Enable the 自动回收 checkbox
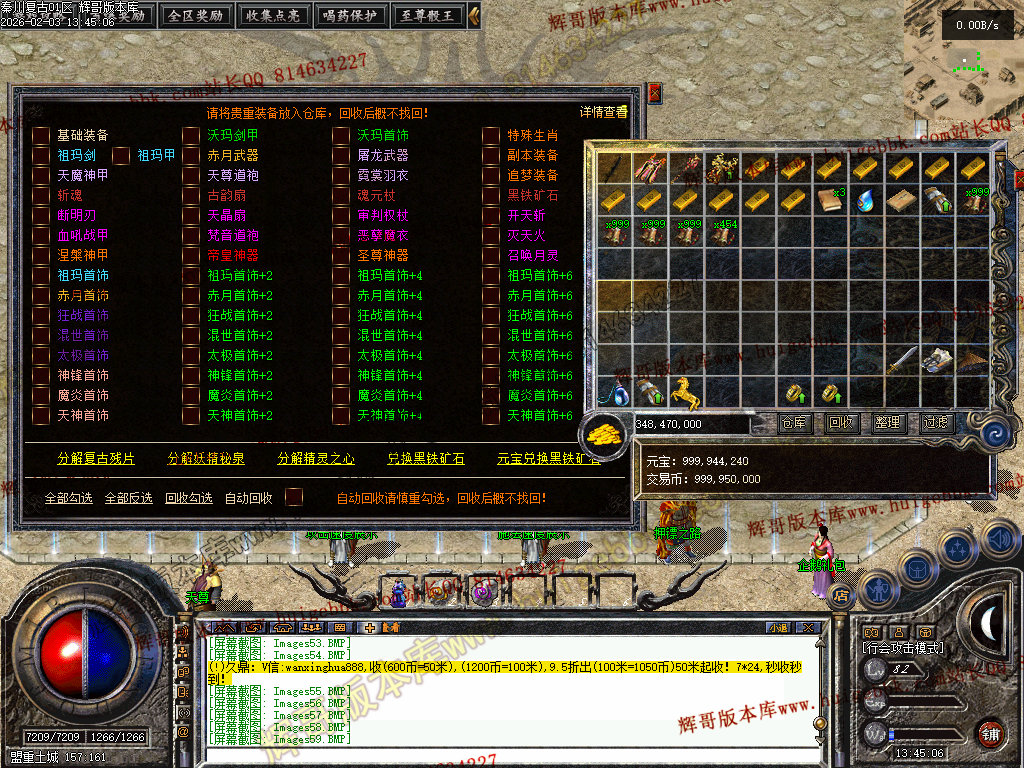 pyautogui.click(x=294, y=497)
